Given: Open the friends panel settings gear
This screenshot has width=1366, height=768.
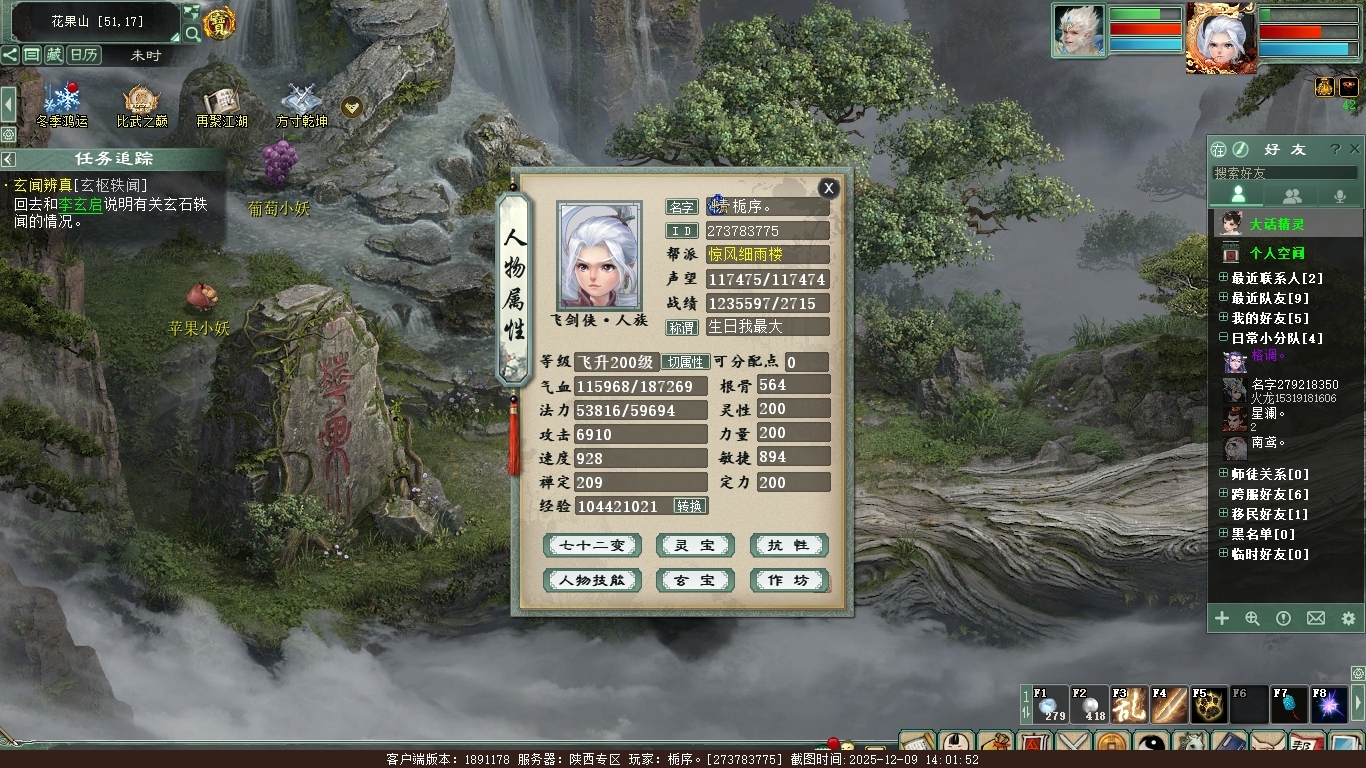Looking at the screenshot, I should point(1347,619).
